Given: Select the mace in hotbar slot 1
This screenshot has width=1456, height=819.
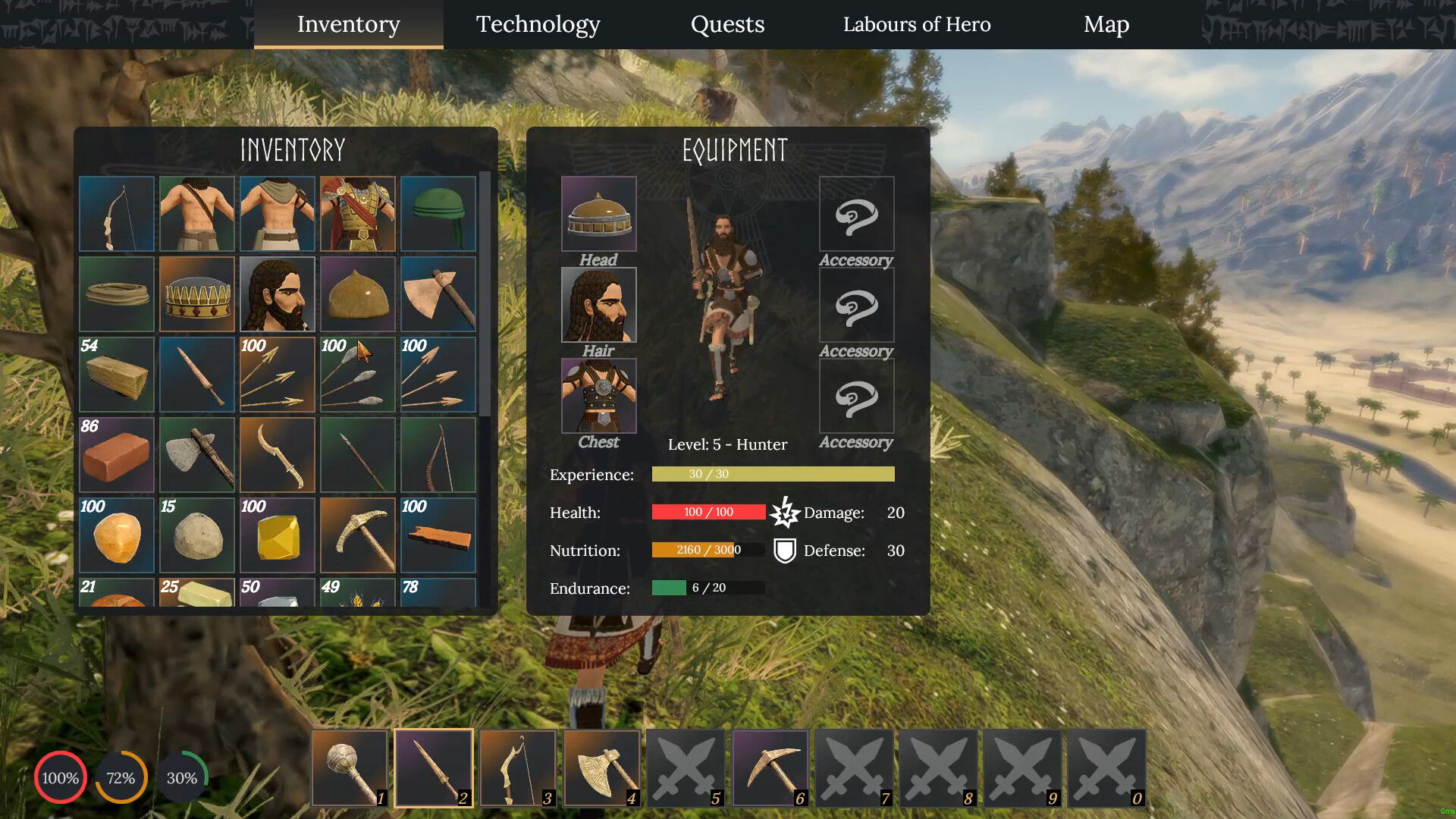Looking at the screenshot, I should coord(349,767).
